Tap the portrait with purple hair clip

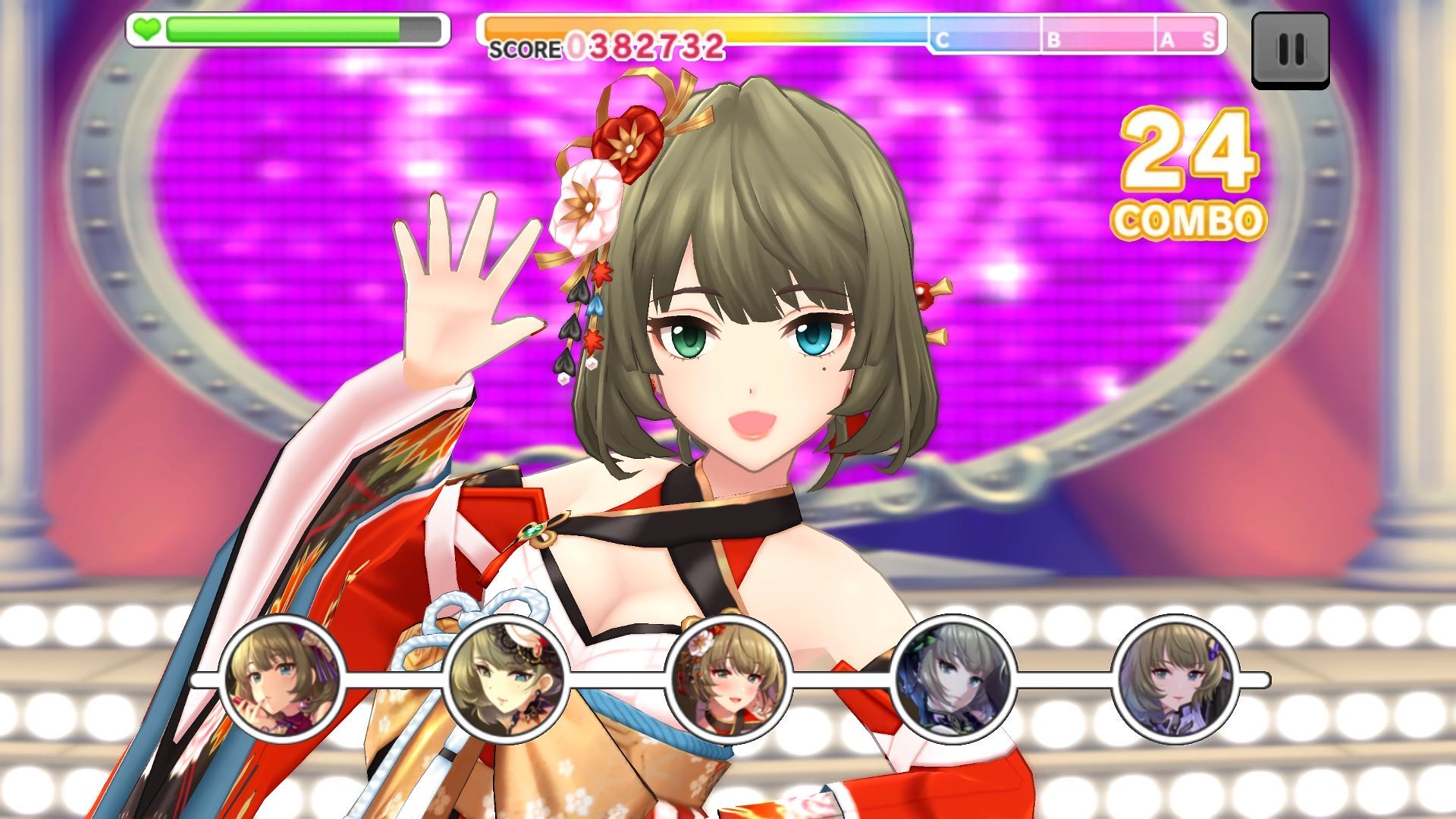[1176, 679]
